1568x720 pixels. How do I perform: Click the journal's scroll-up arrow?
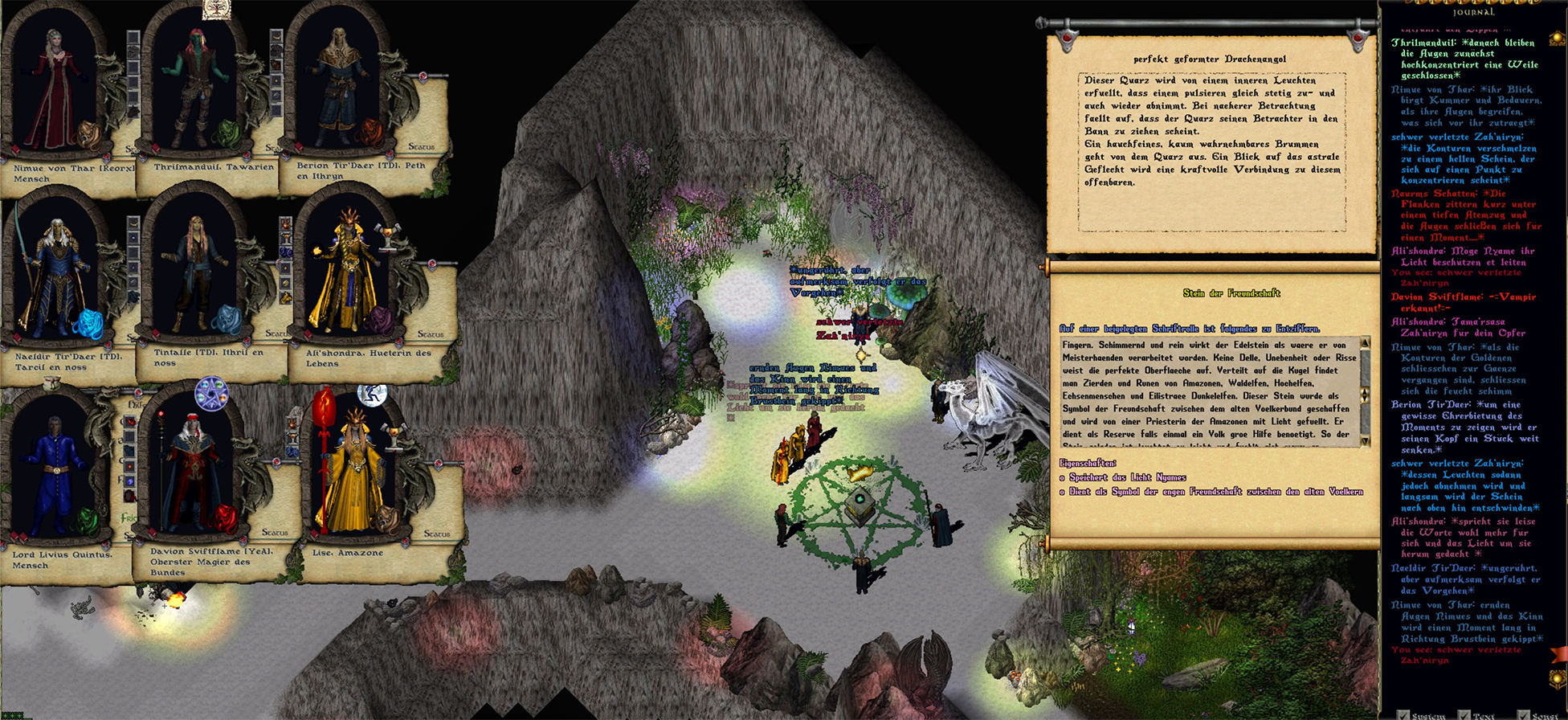point(1557,38)
